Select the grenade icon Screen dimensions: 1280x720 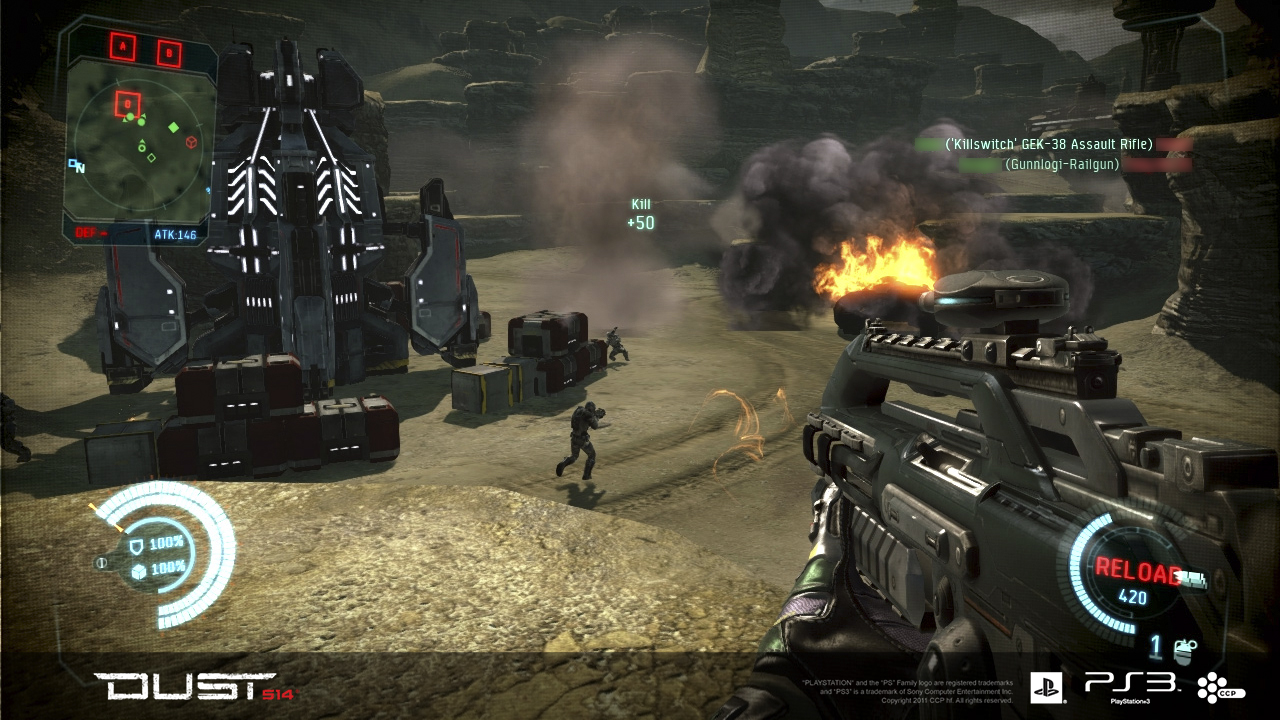coord(1186,650)
